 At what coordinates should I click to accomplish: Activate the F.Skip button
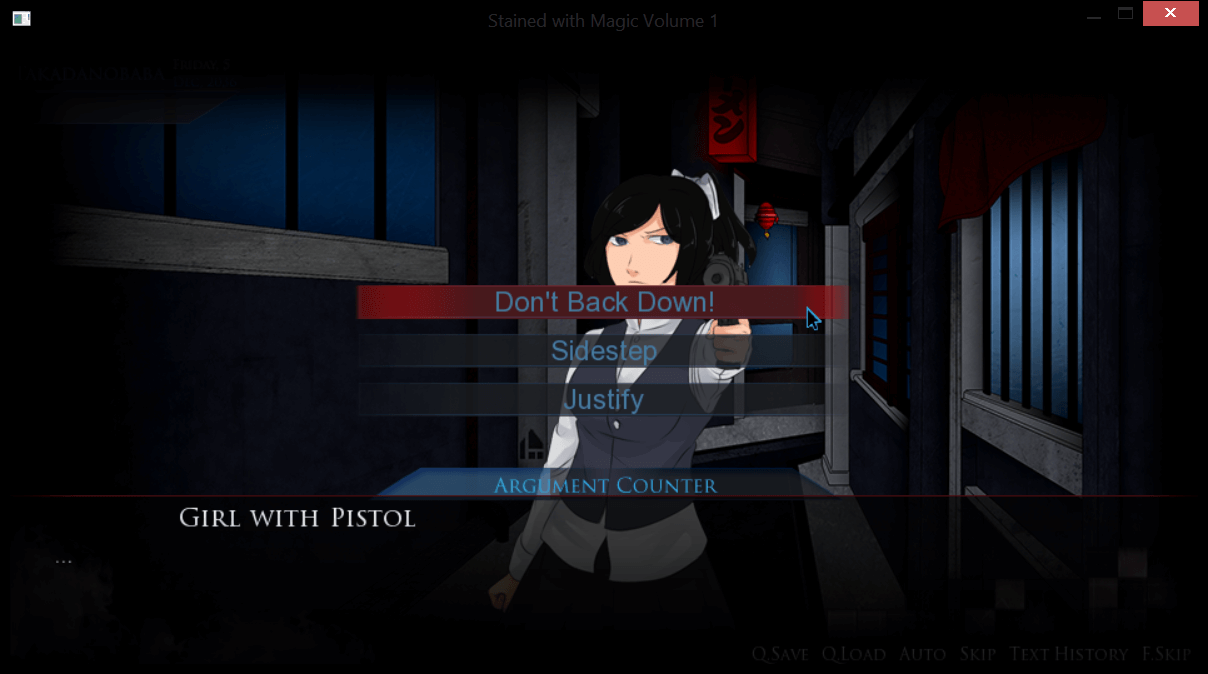tap(1166, 654)
